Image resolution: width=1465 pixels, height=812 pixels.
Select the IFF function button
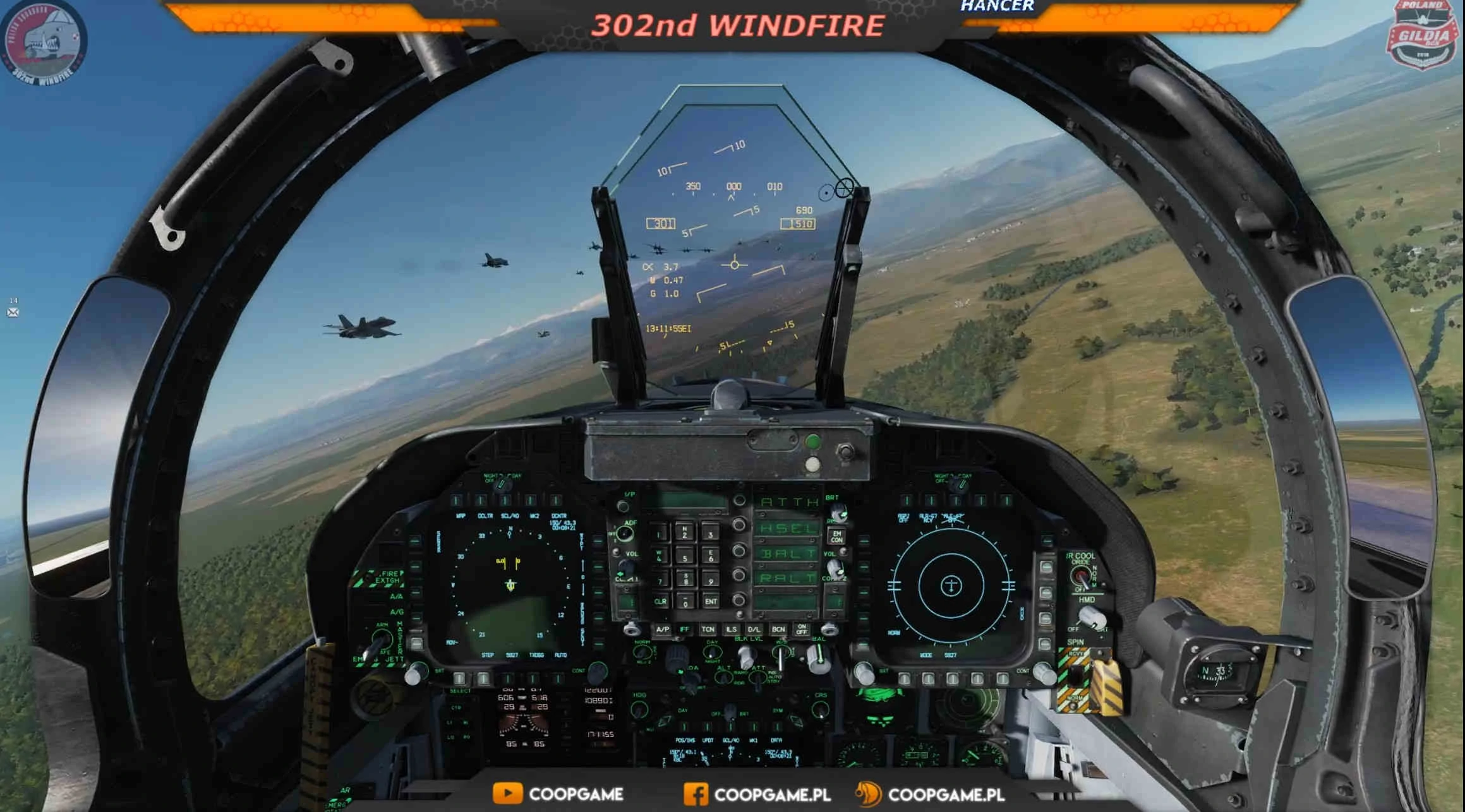pyautogui.click(x=685, y=630)
